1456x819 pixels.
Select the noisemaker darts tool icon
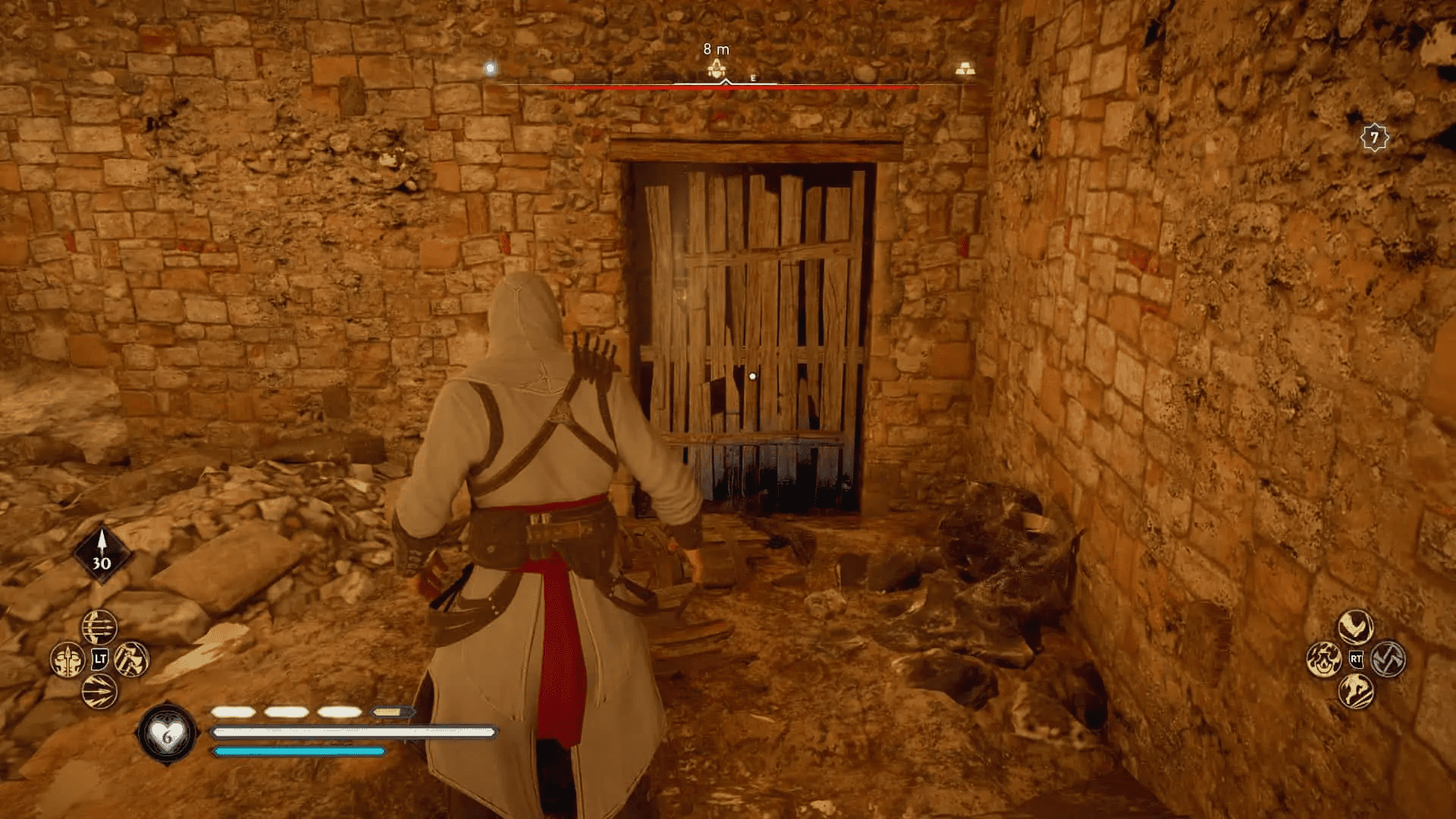[99, 690]
